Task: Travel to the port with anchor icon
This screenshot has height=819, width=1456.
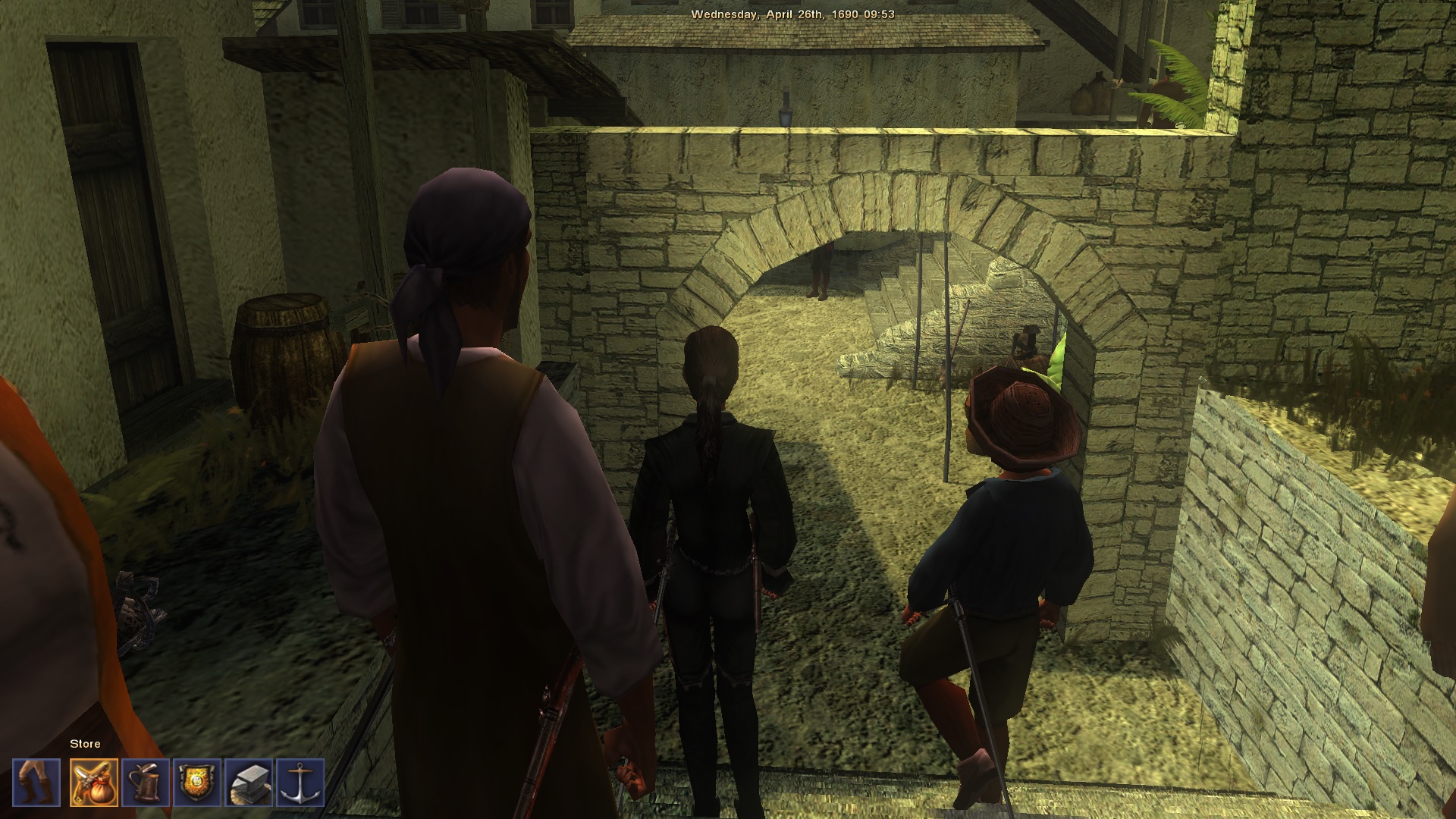Action: point(300,783)
